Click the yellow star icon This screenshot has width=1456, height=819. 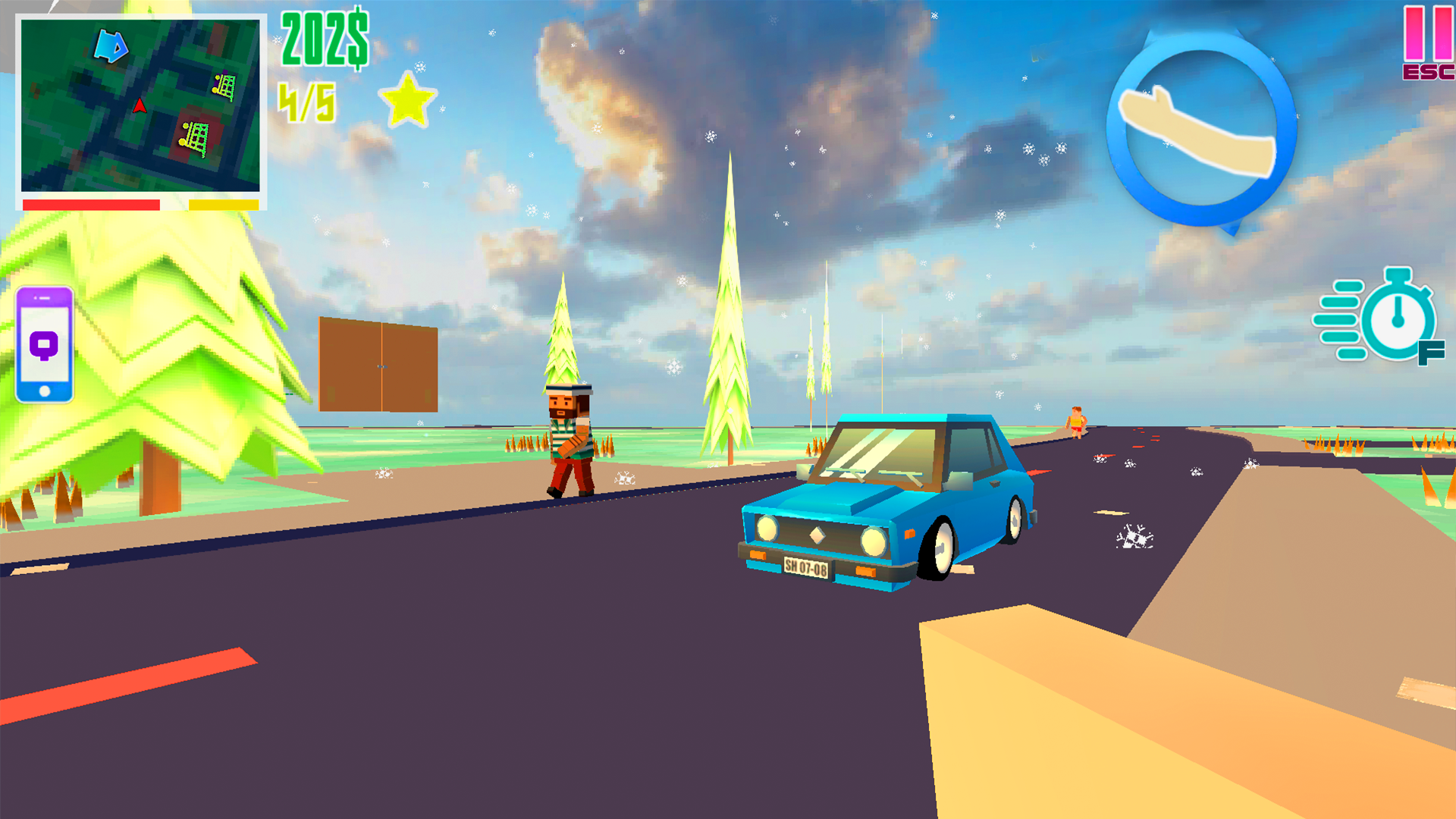(x=408, y=101)
